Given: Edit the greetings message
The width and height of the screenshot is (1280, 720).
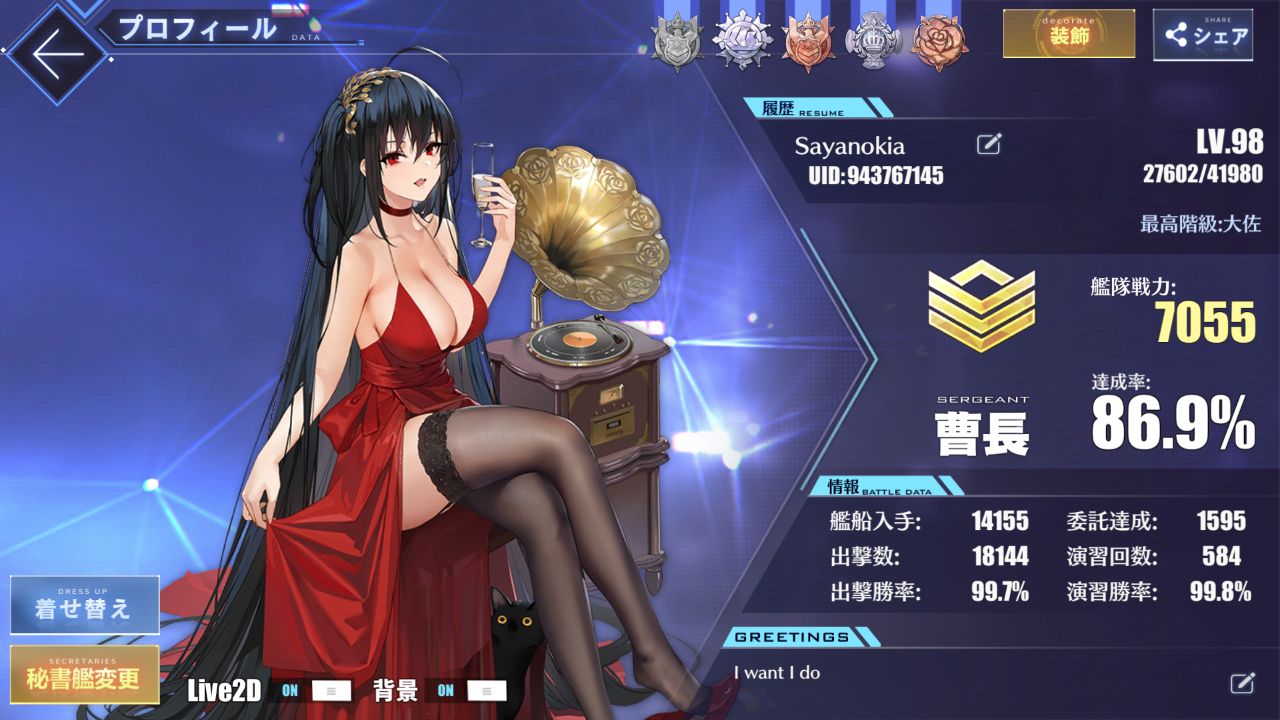Looking at the screenshot, I should click(x=1241, y=683).
